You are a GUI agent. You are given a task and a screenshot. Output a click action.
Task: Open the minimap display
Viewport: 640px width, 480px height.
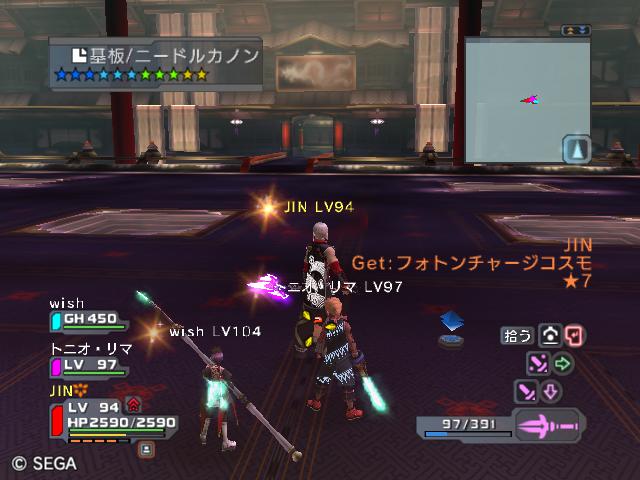tap(514, 99)
